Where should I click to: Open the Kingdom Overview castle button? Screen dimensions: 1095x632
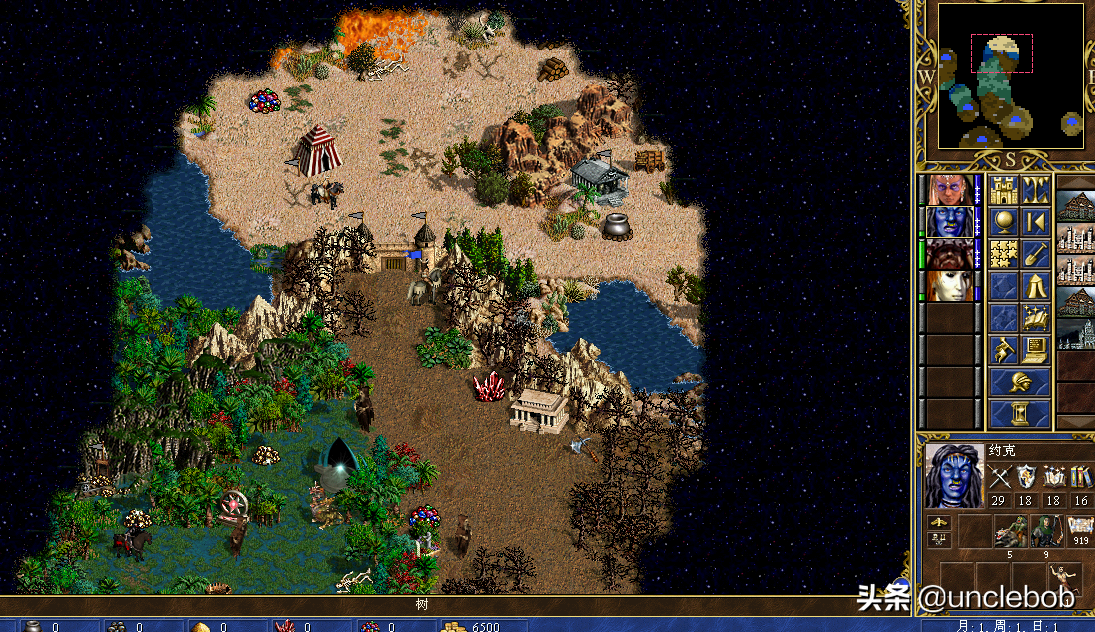[x=1003, y=190]
